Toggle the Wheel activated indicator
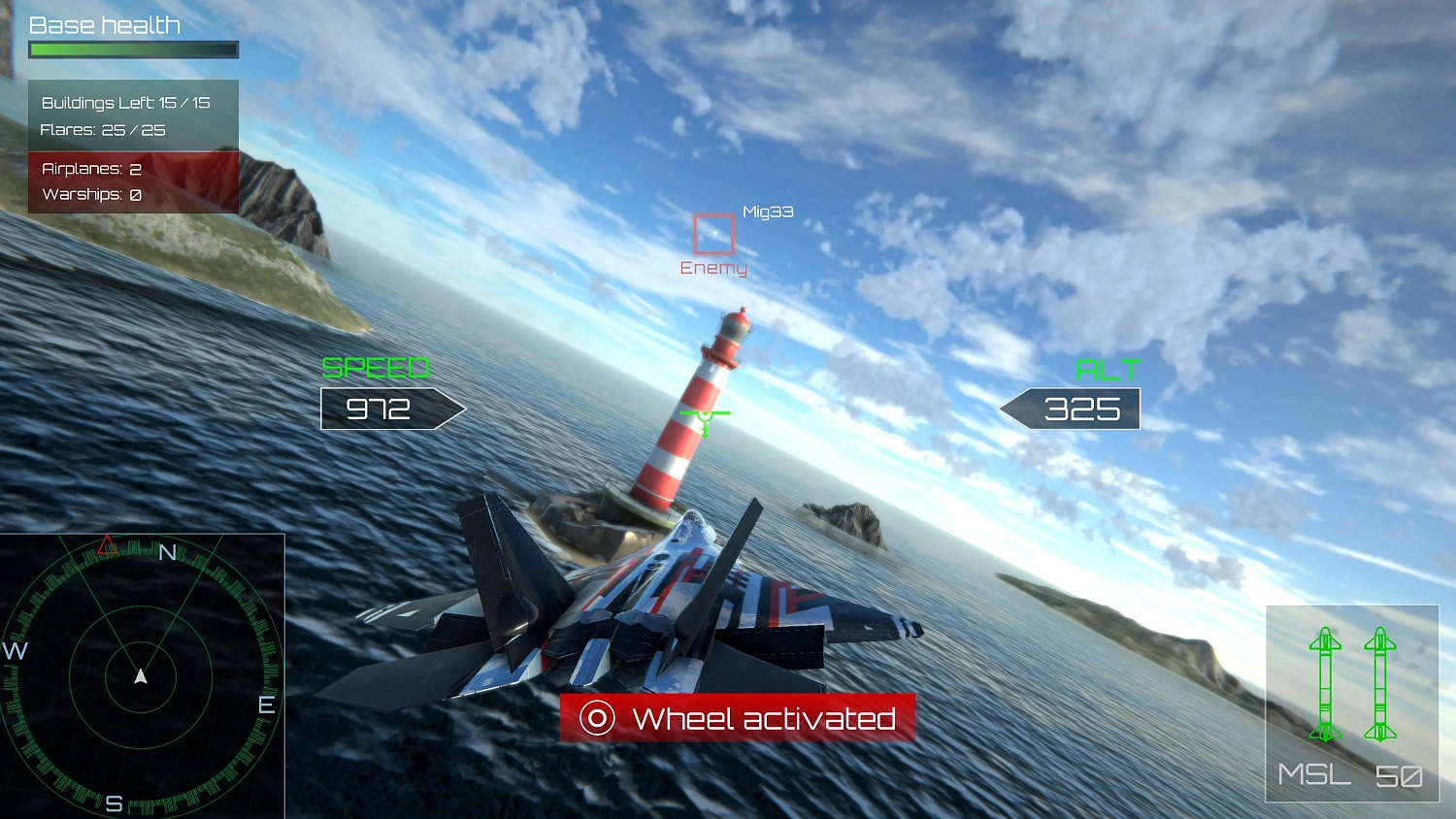Screen dimensions: 1456x819 [x=738, y=719]
